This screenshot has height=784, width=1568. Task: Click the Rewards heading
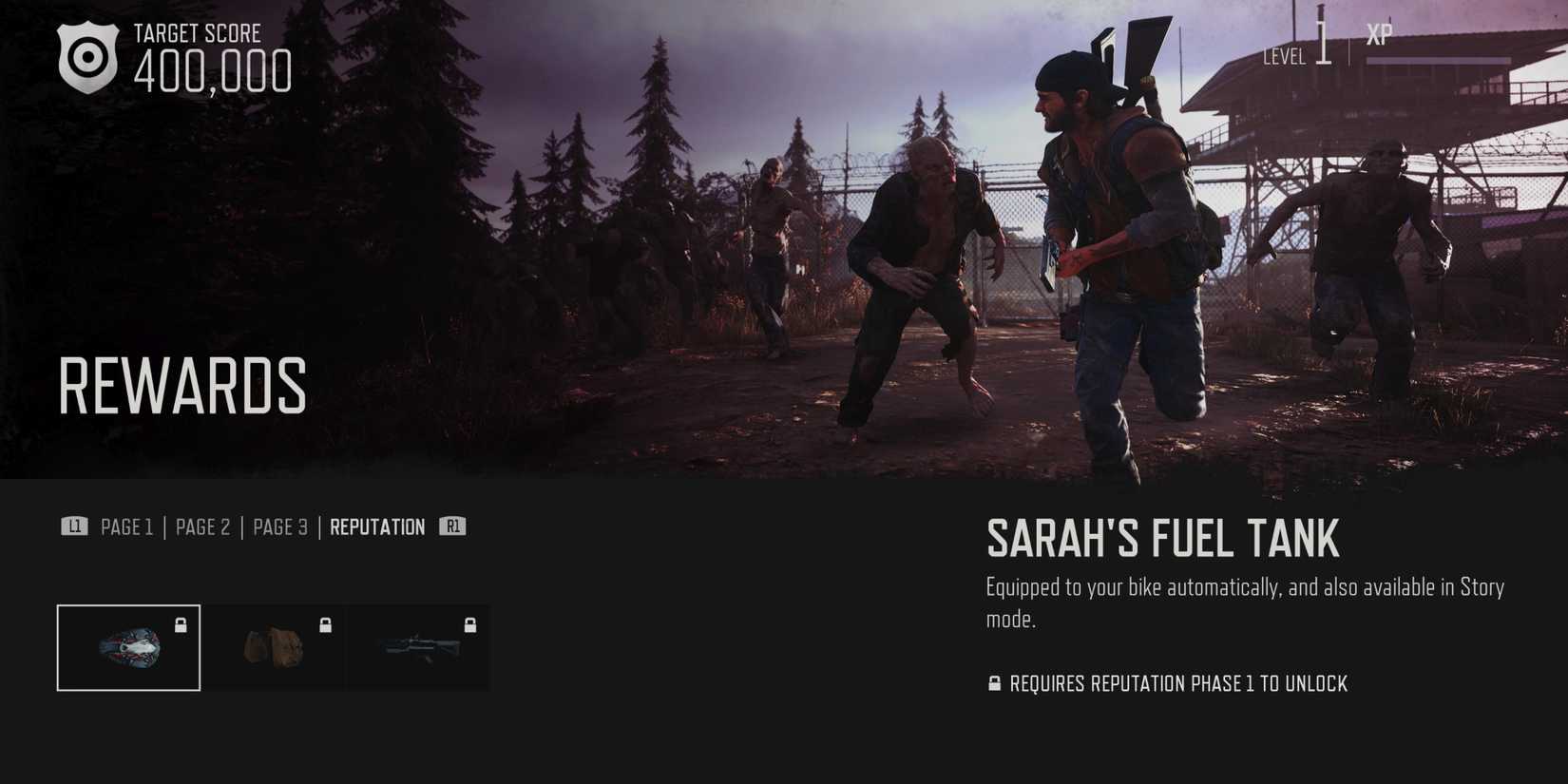coord(182,385)
